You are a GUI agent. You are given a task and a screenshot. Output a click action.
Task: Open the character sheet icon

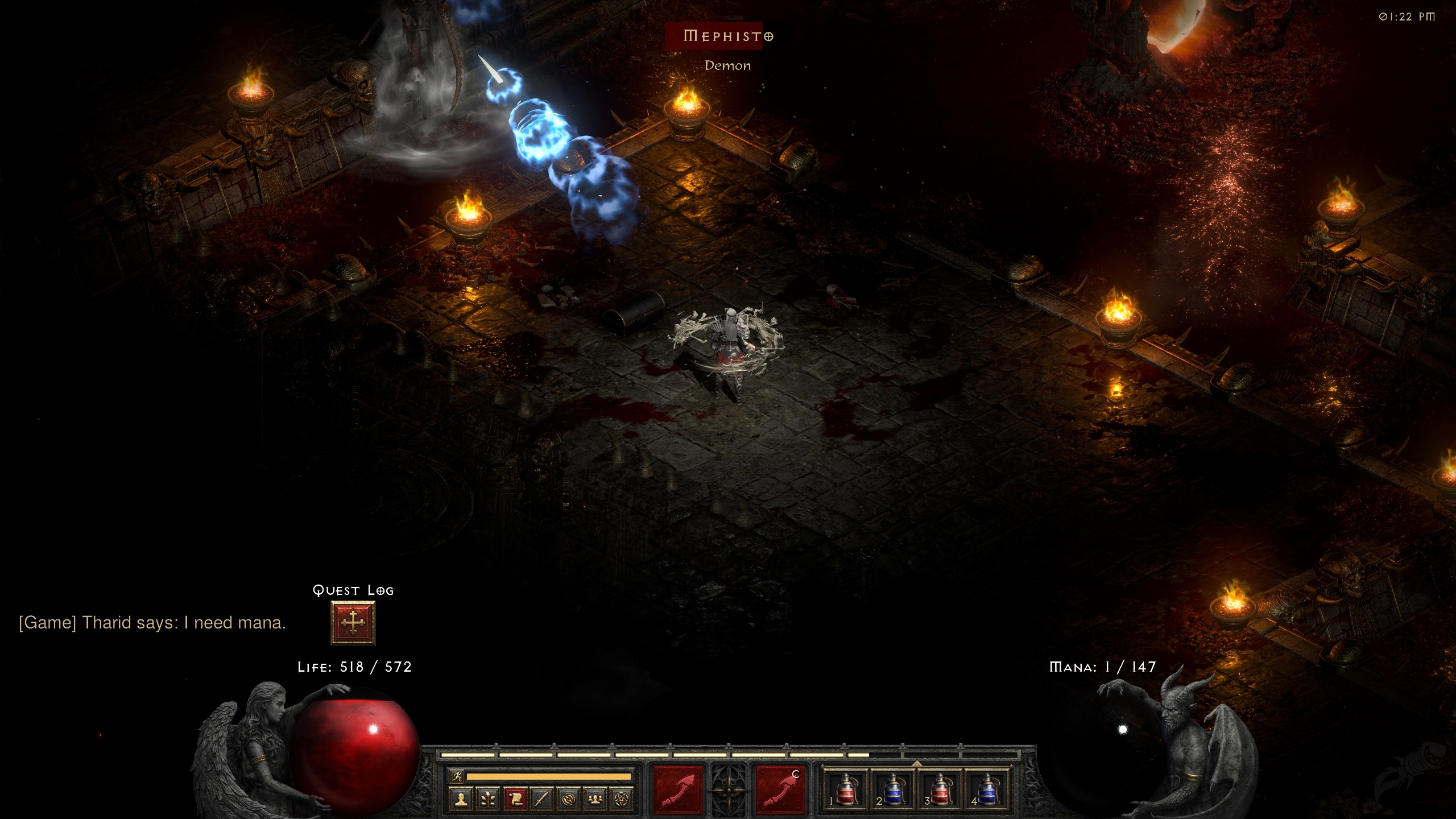[x=461, y=800]
